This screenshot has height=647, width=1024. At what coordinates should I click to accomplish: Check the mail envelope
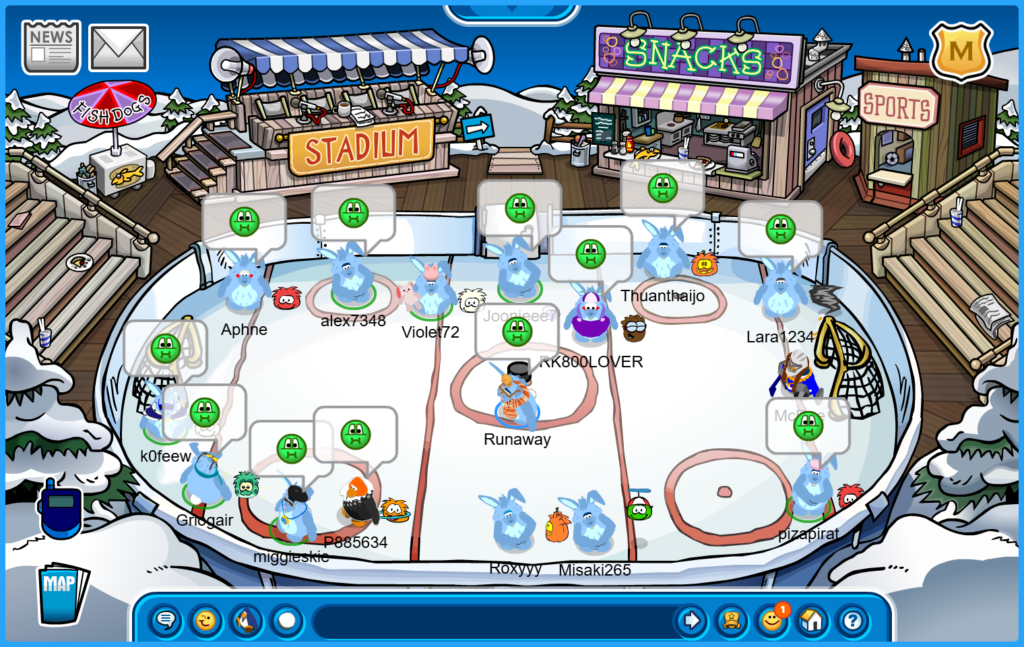coord(119,47)
